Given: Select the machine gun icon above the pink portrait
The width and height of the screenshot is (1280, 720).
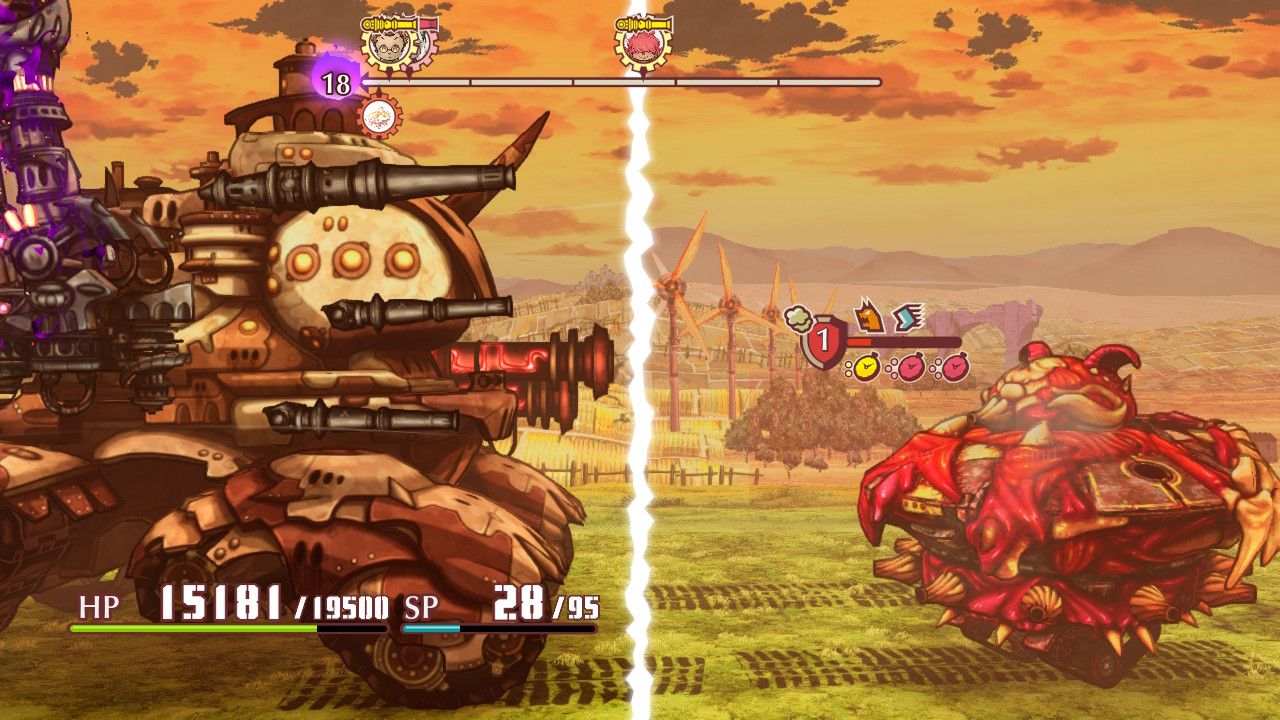Looking at the screenshot, I should (643, 21).
